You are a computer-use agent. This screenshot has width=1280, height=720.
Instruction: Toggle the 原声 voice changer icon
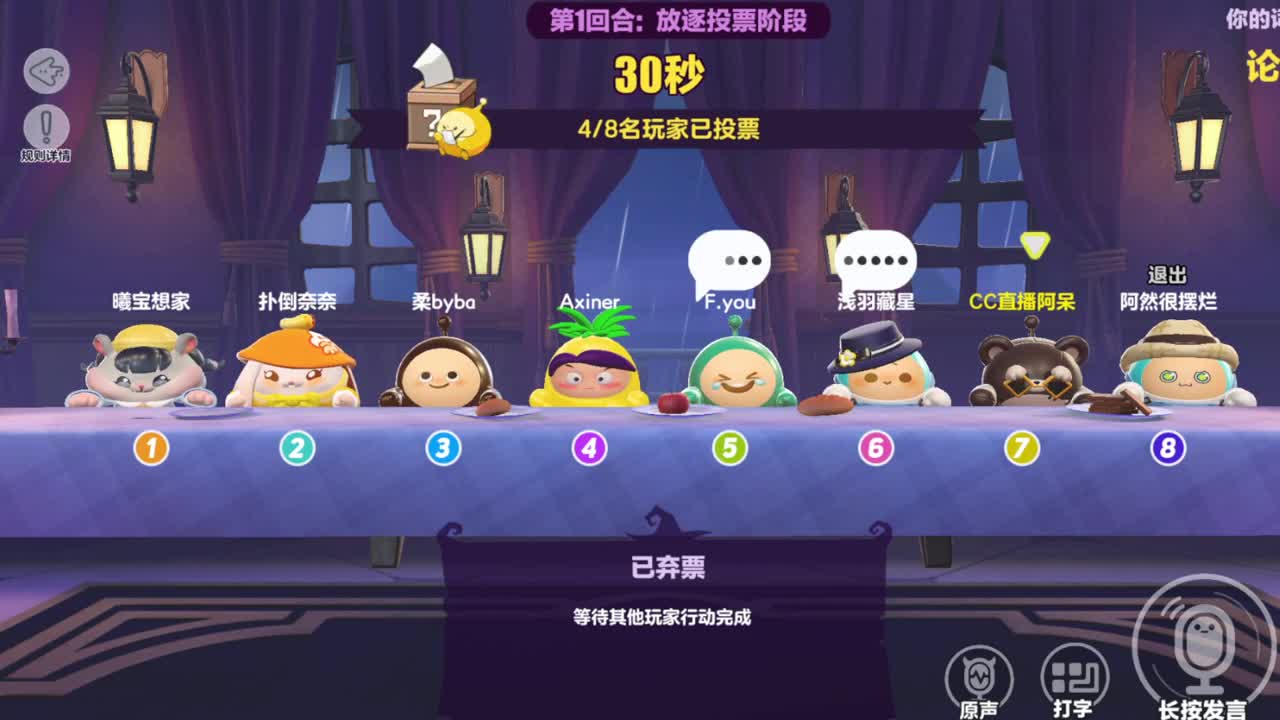click(980, 680)
